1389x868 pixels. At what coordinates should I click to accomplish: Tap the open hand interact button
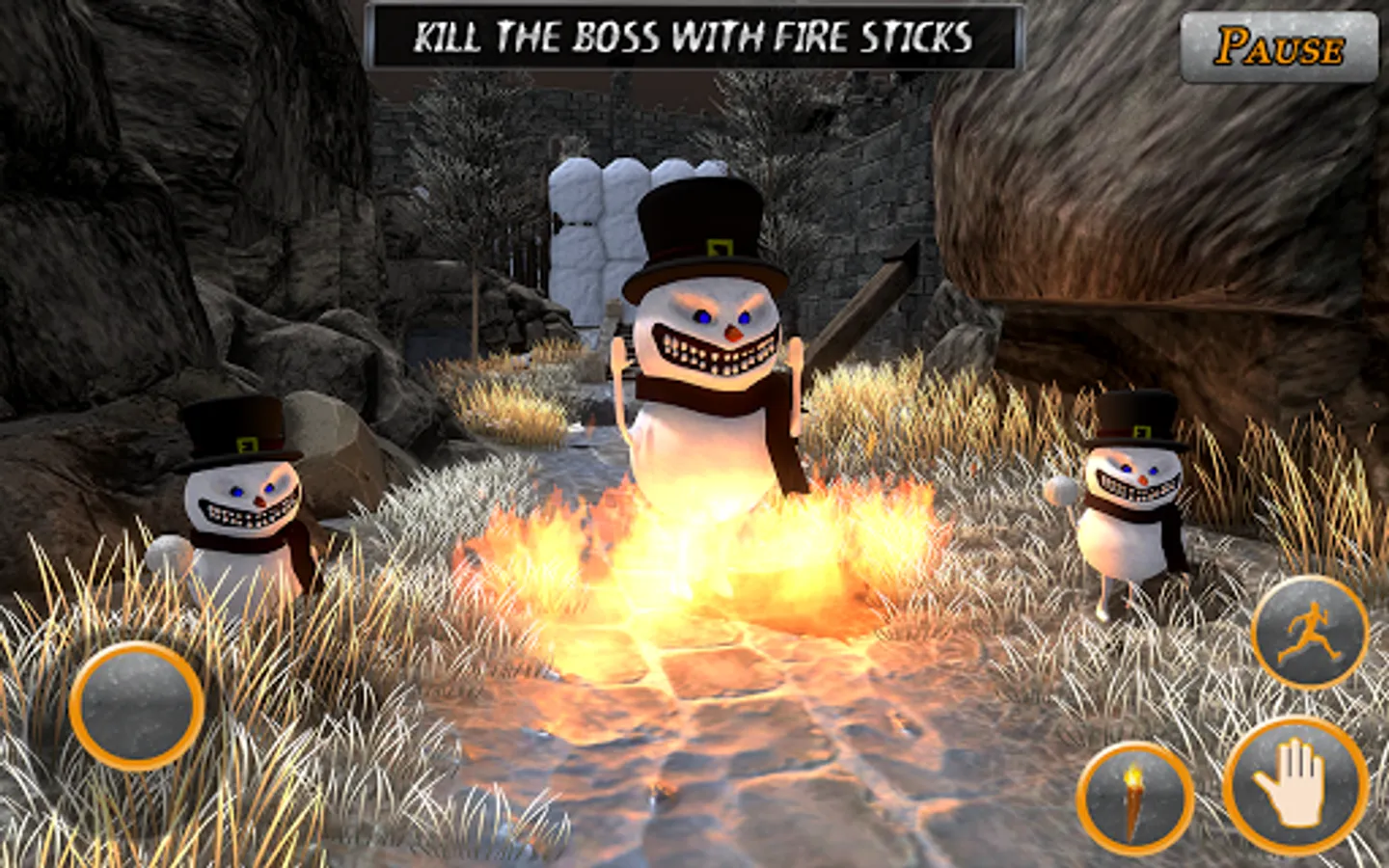click(1295, 785)
